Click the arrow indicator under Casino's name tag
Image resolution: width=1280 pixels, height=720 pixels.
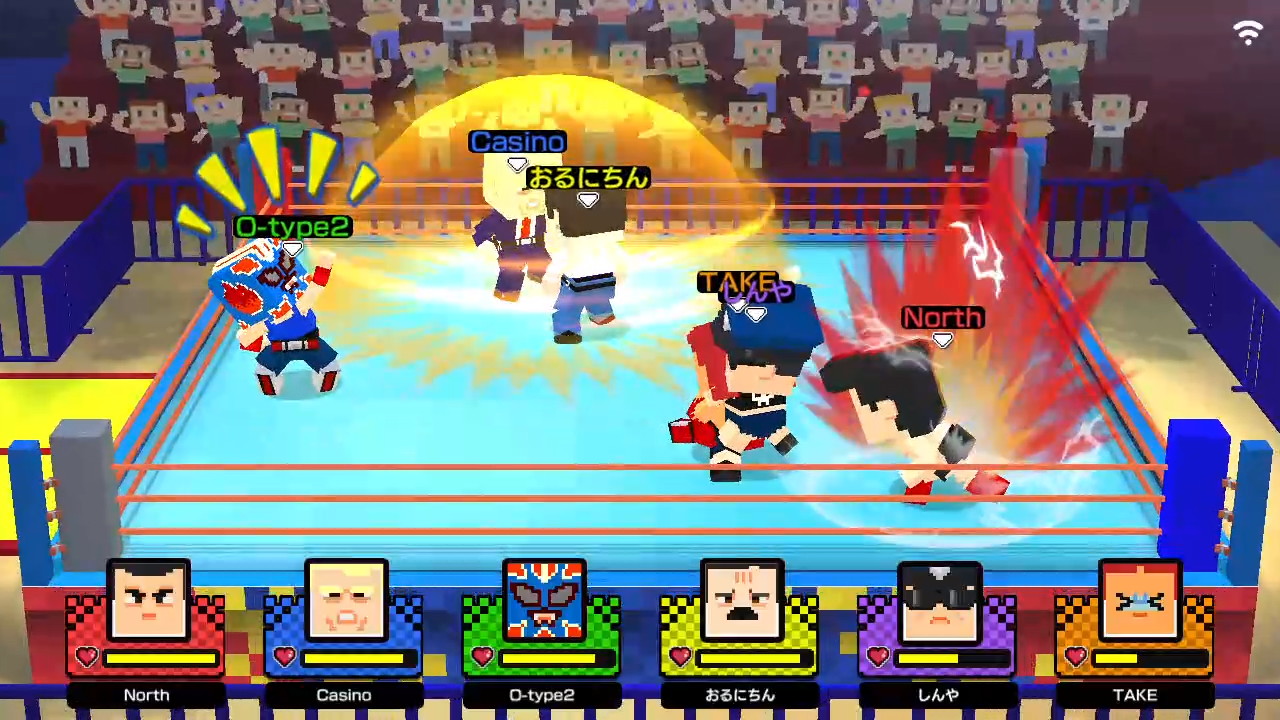(x=517, y=163)
